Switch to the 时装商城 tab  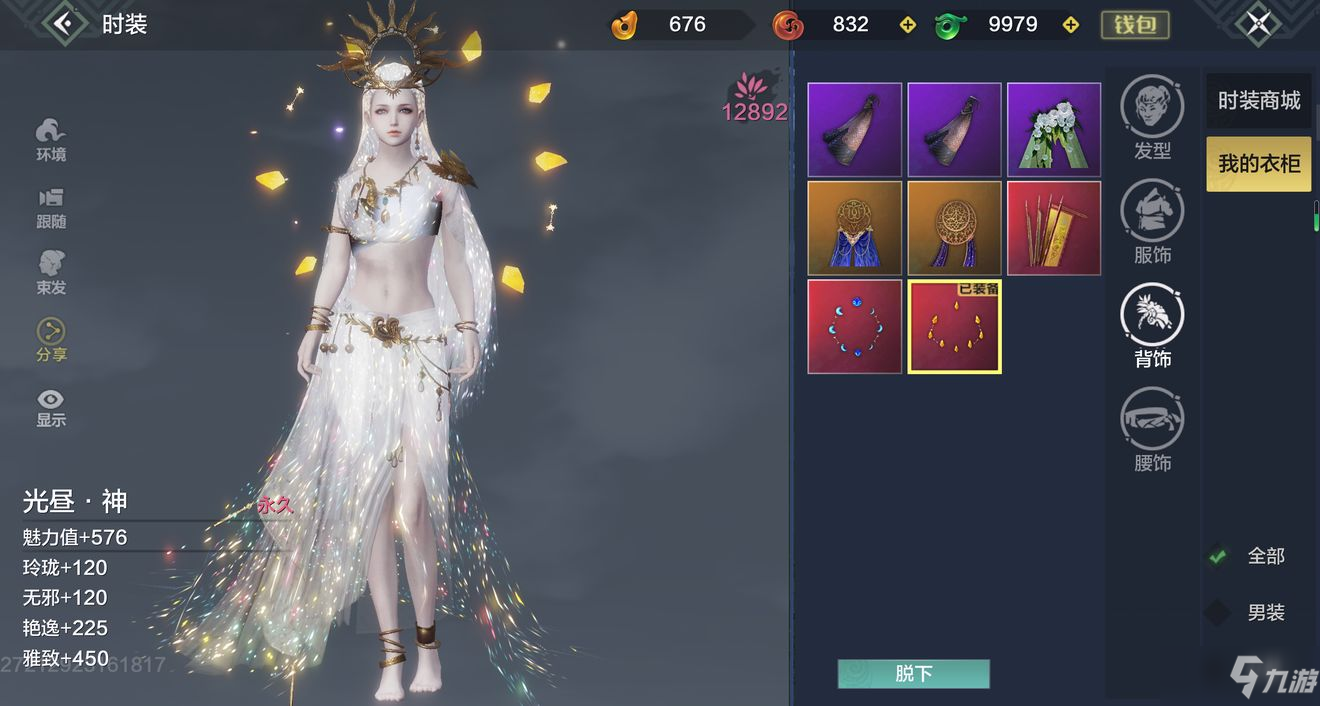point(1258,100)
